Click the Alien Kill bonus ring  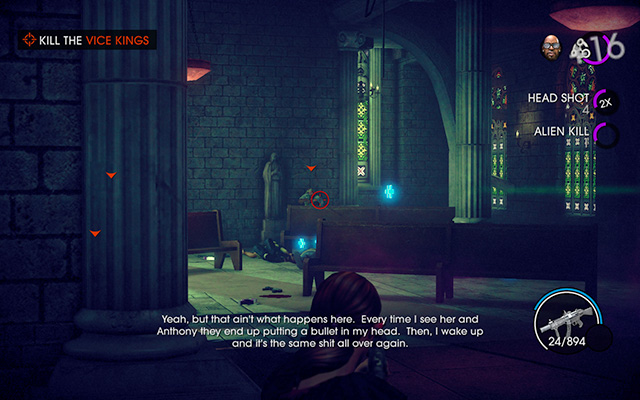coord(605,133)
